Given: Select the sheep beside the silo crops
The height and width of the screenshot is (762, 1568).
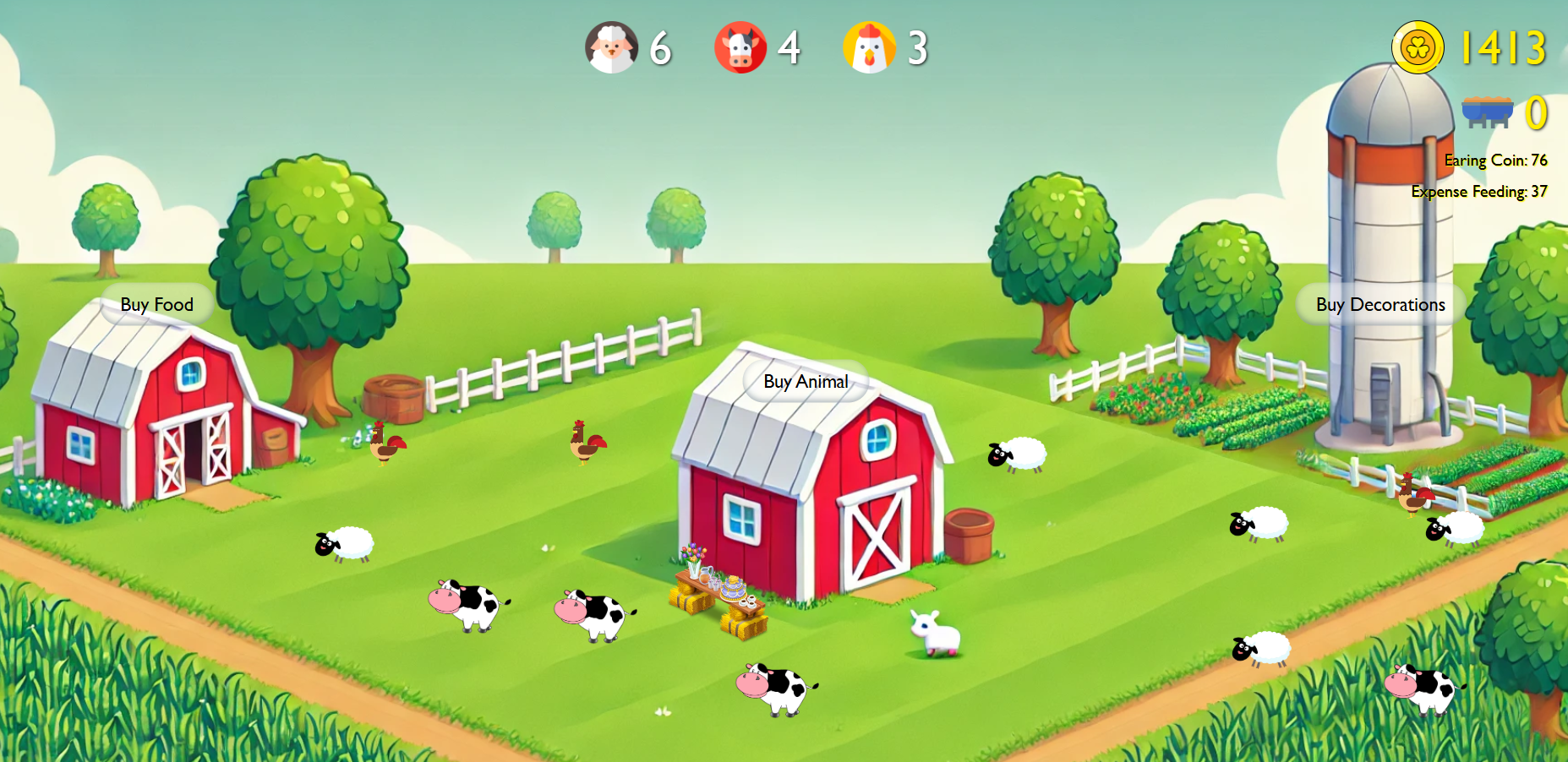Looking at the screenshot, I should click(1454, 528).
